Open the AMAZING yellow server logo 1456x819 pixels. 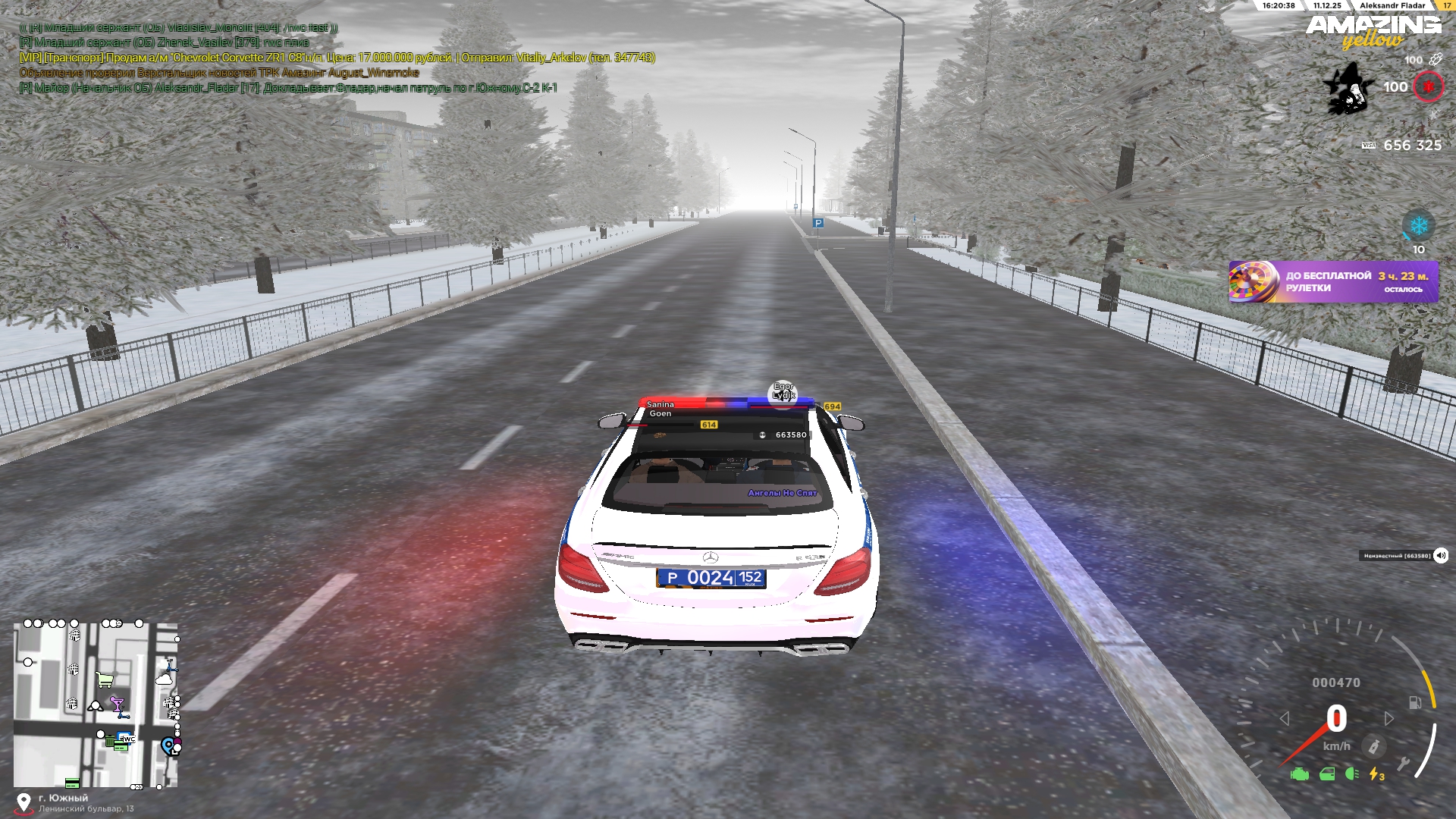1373,32
